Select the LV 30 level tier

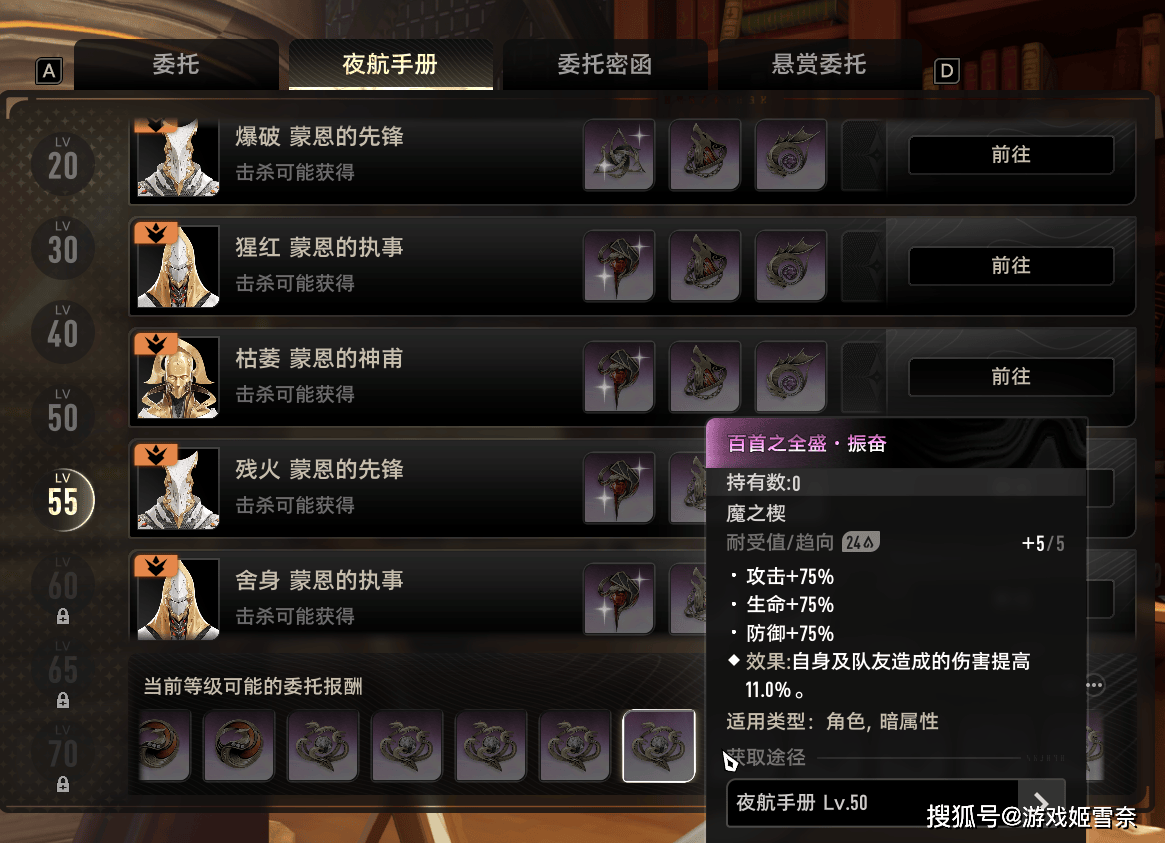(62, 246)
